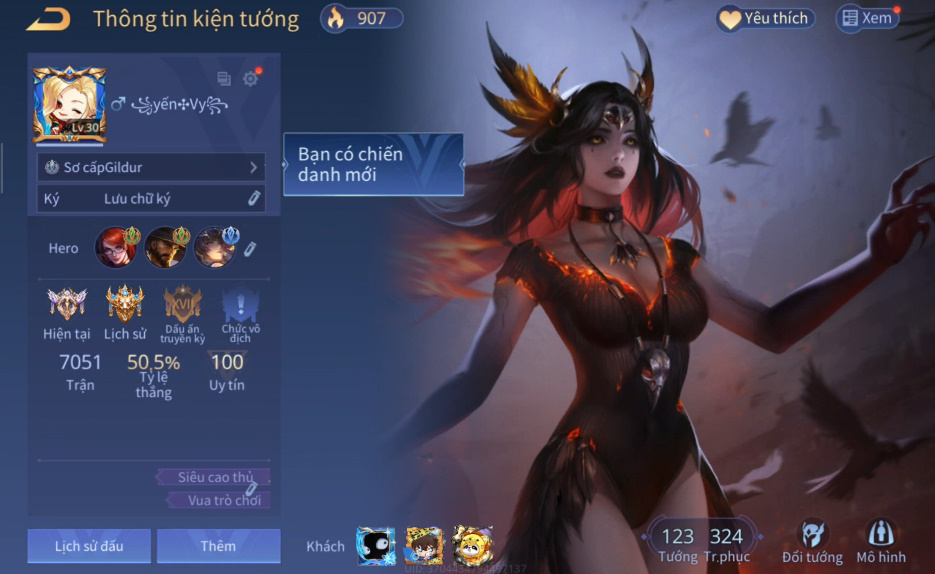Show the Lịch sử rank history badge
This screenshot has width=935, height=574.
click(x=125, y=304)
